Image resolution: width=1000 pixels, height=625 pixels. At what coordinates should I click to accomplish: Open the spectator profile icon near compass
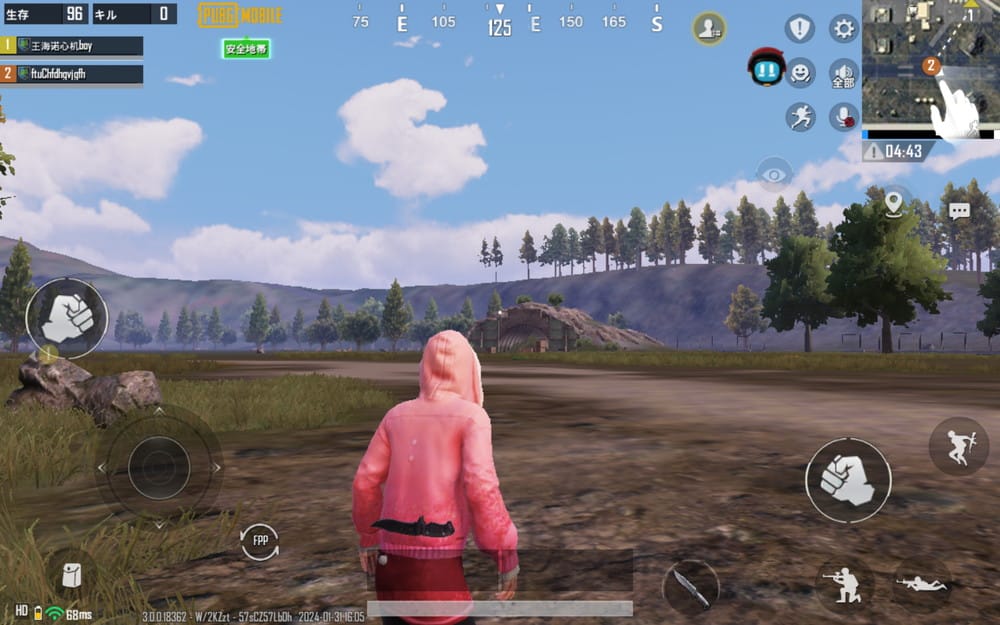pos(709,28)
